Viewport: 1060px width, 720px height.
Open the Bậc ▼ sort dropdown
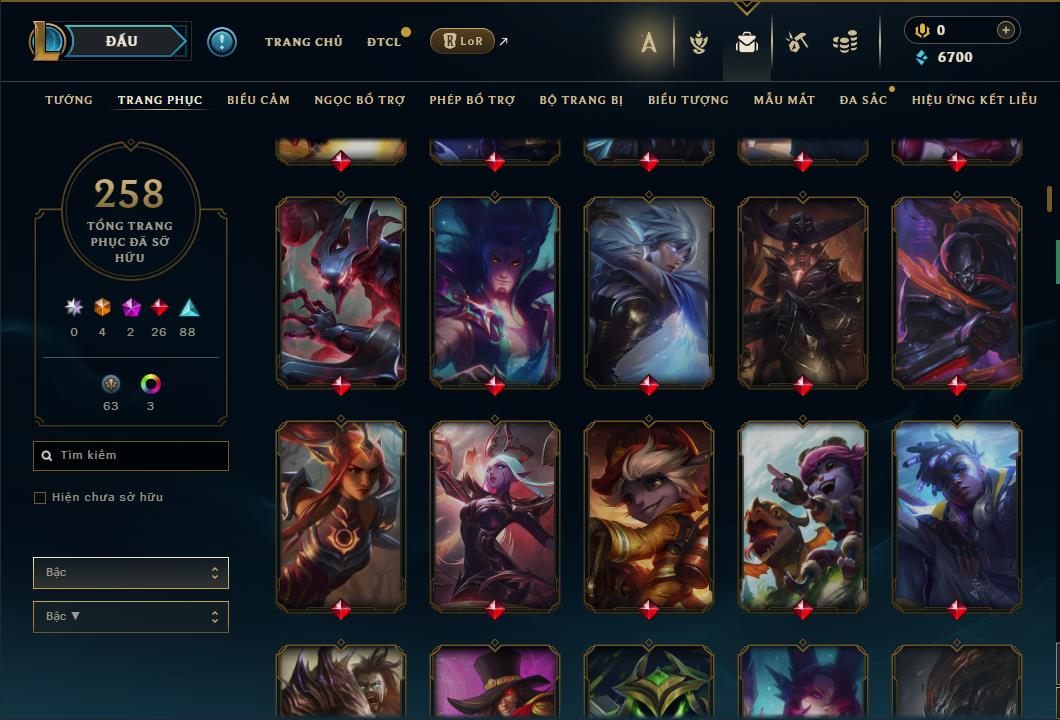[131, 617]
